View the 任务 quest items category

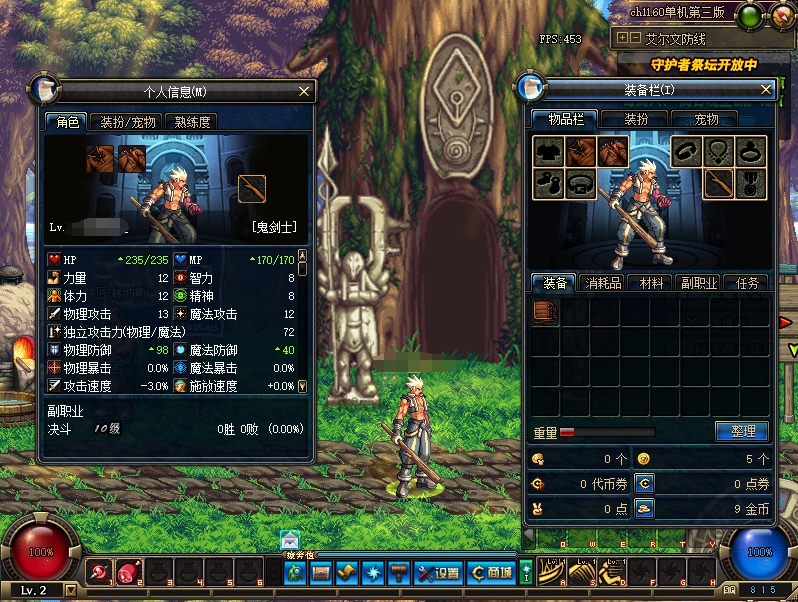click(746, 283)
